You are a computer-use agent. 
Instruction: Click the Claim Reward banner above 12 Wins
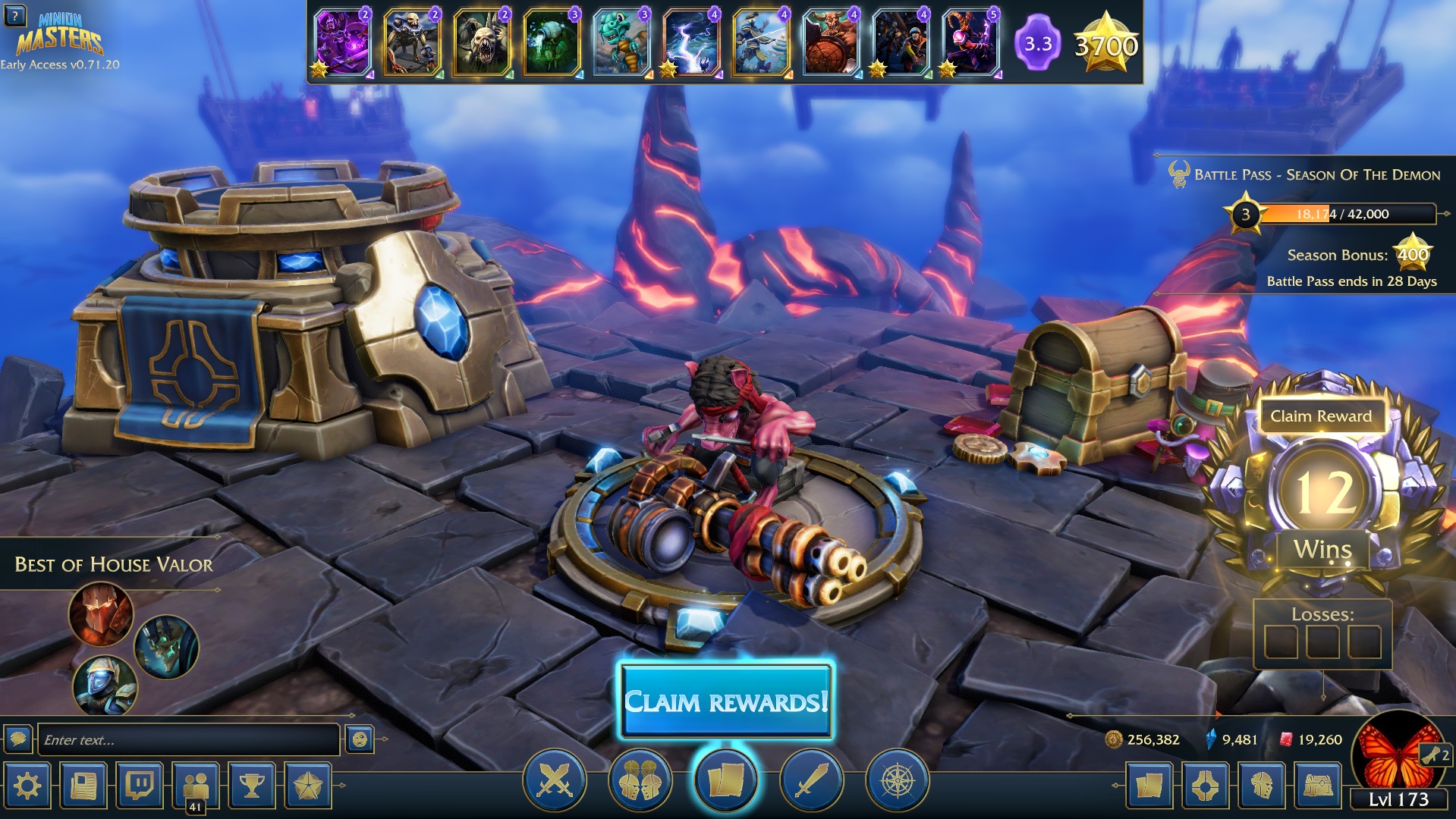coord(1321,416)
